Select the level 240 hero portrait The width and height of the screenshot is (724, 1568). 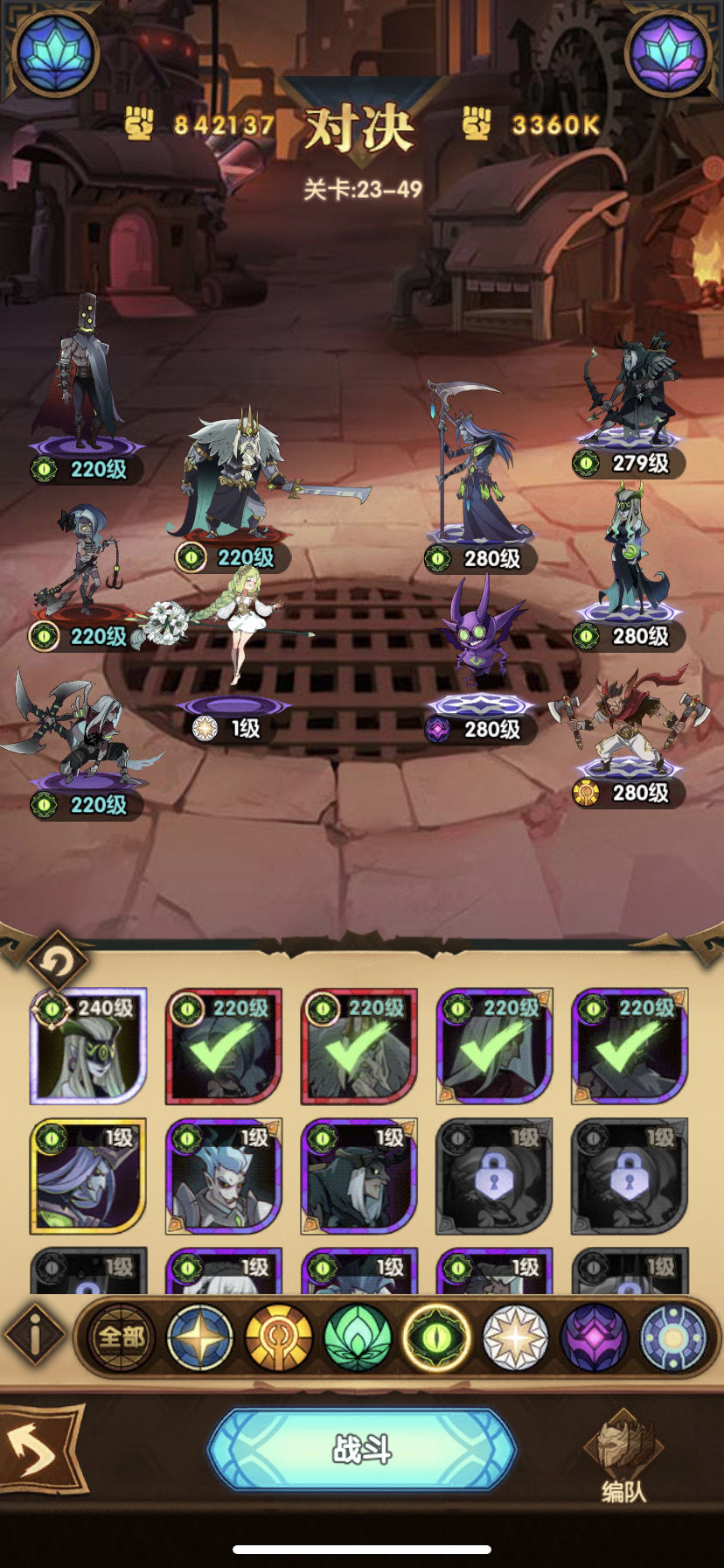point(88,1046)
